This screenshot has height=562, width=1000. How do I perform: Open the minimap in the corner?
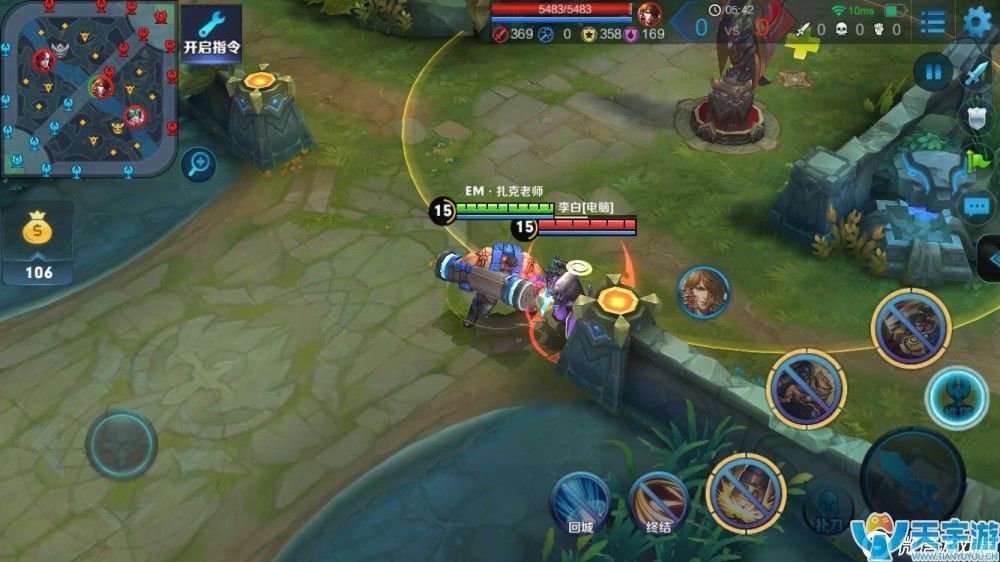89,88
